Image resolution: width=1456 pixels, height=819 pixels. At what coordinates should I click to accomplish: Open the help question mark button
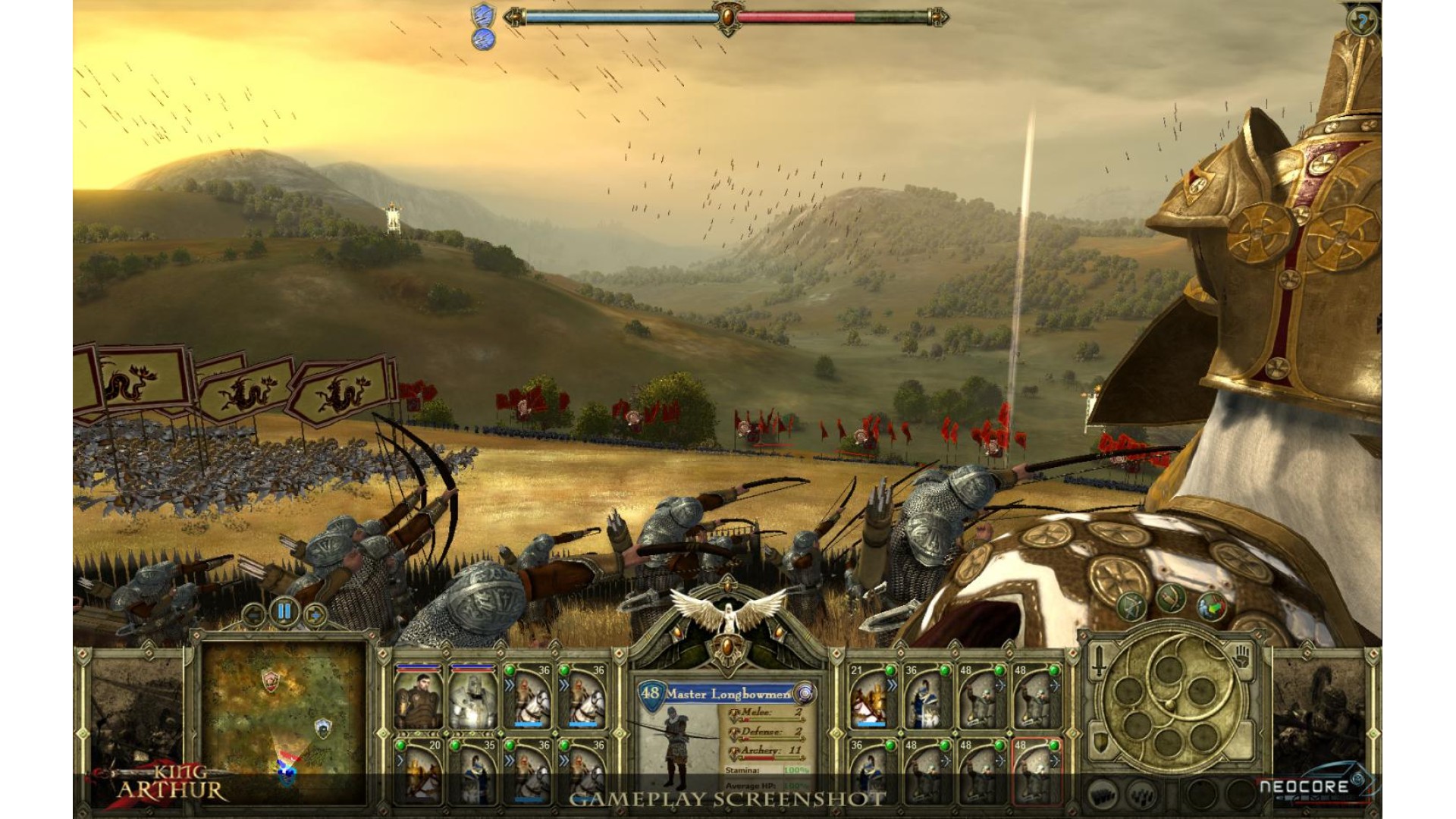[1362, 21]
